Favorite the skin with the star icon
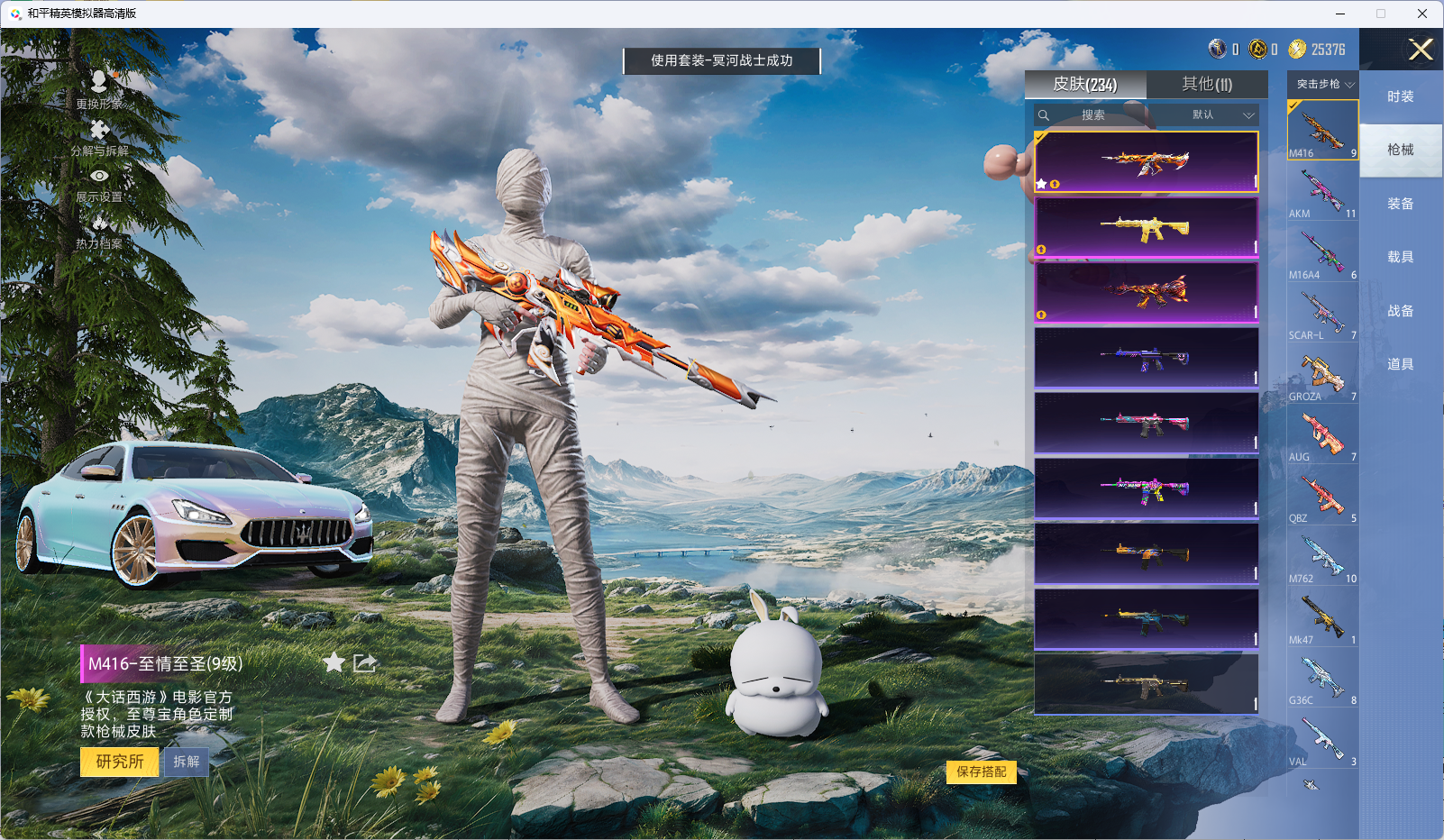Viewport: 1444px width, 840px height. pyautogui.click(x=334, y=663)
